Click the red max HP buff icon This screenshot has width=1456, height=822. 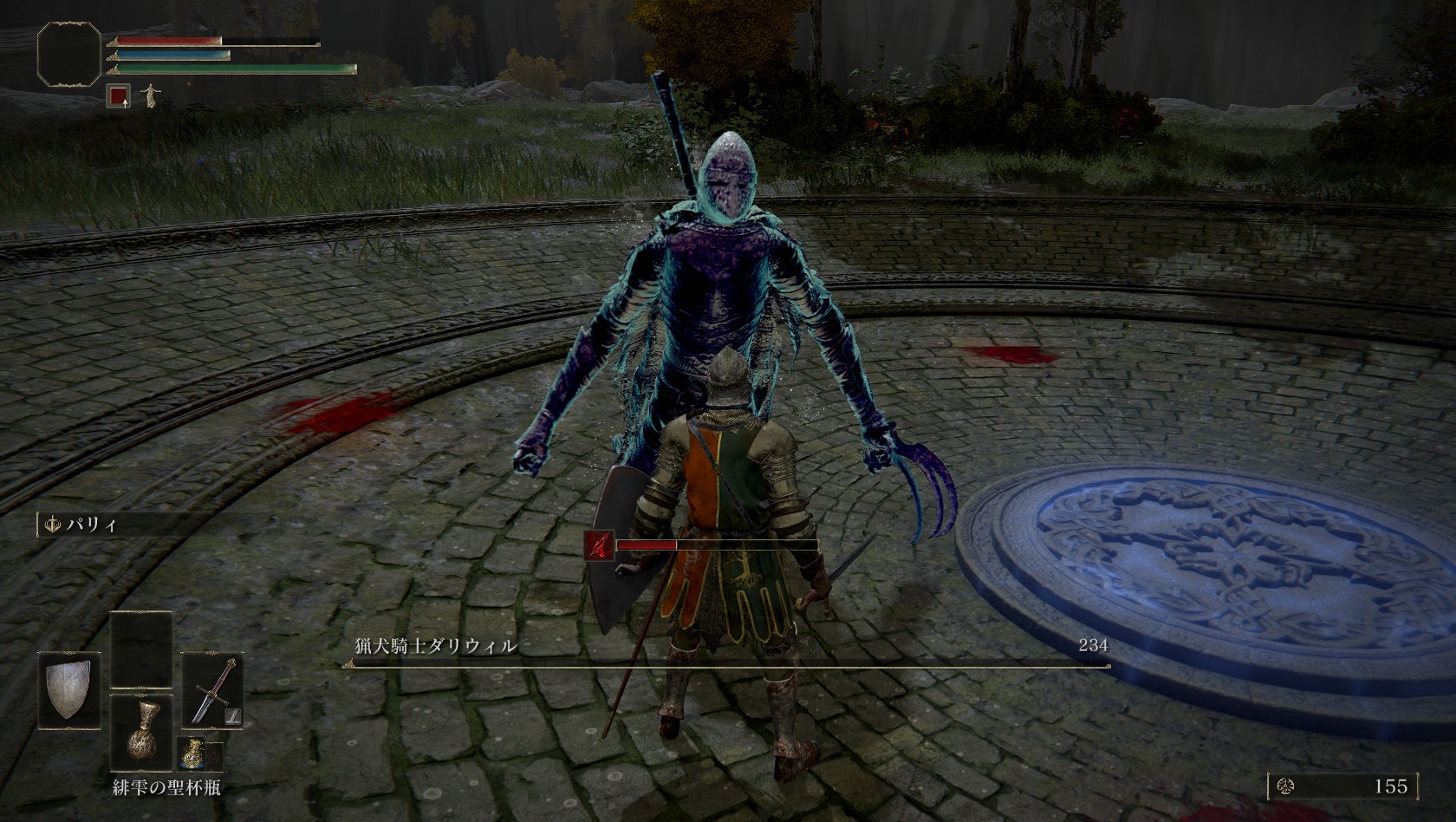(119, 96)
